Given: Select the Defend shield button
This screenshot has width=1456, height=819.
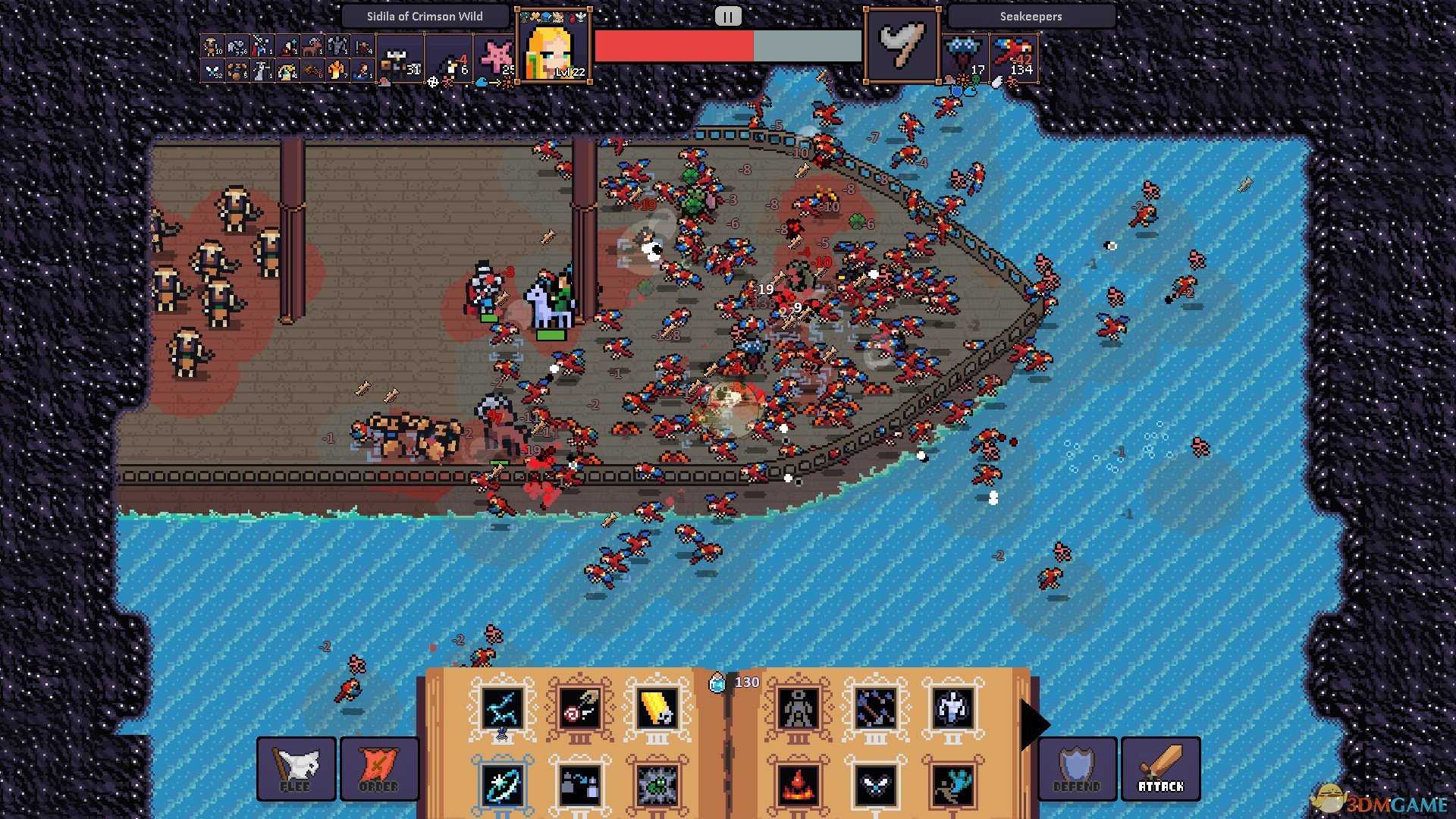Looking at the screenshot, I should pyautogui.click(x=1077, y=768).
